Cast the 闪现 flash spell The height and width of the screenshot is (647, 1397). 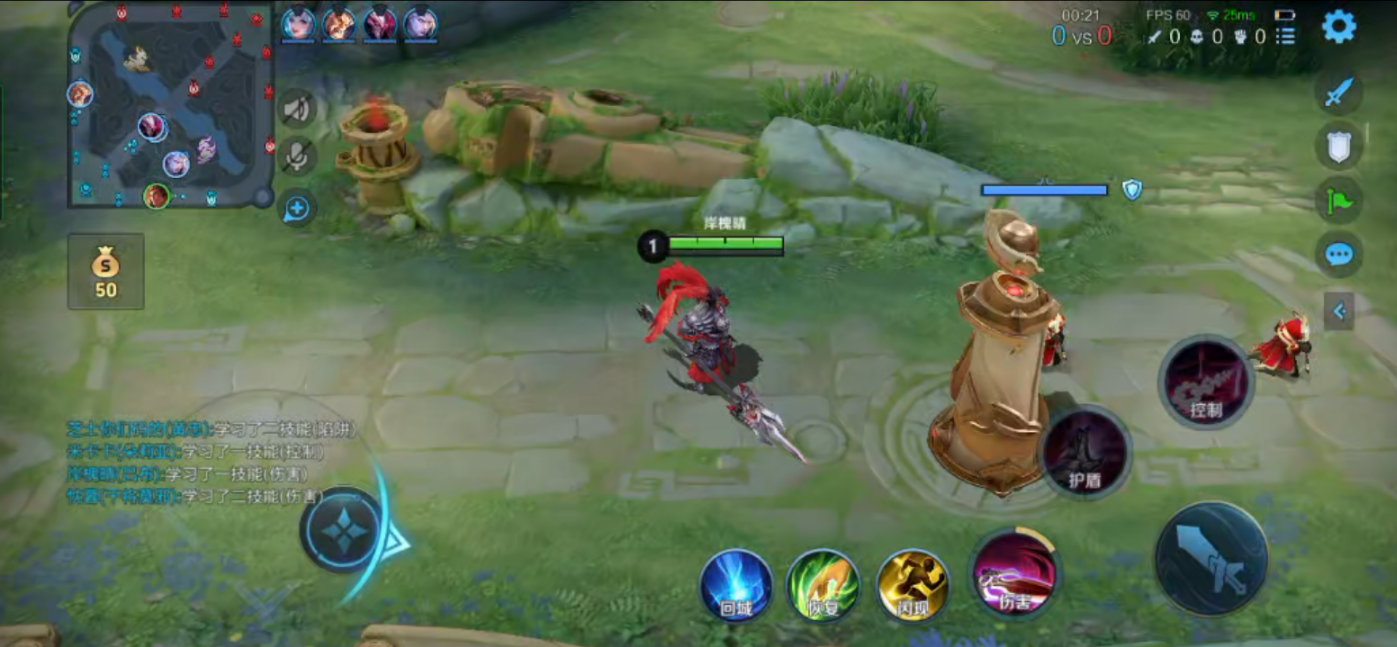(913, 586)
